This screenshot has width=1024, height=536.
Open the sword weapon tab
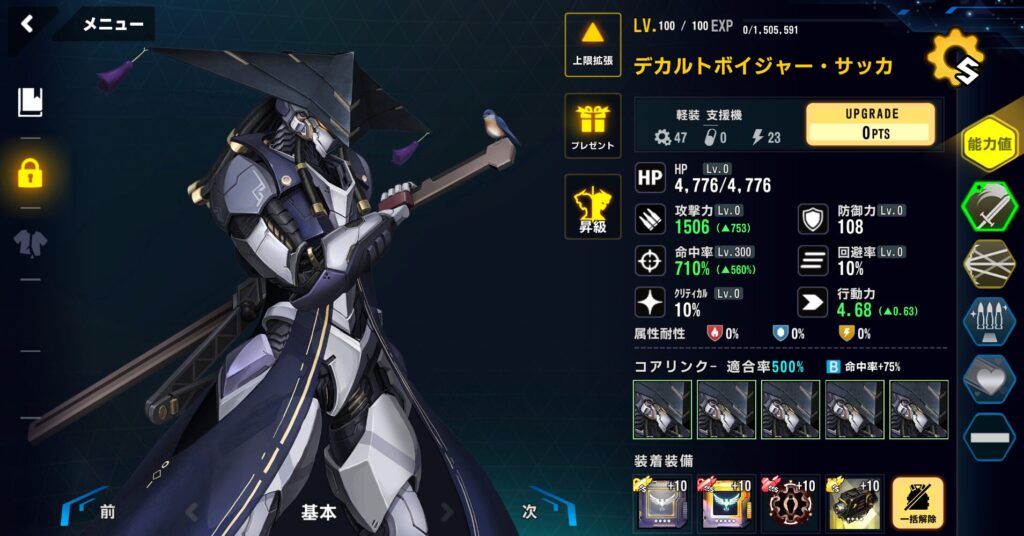click(x=990, y=206)
